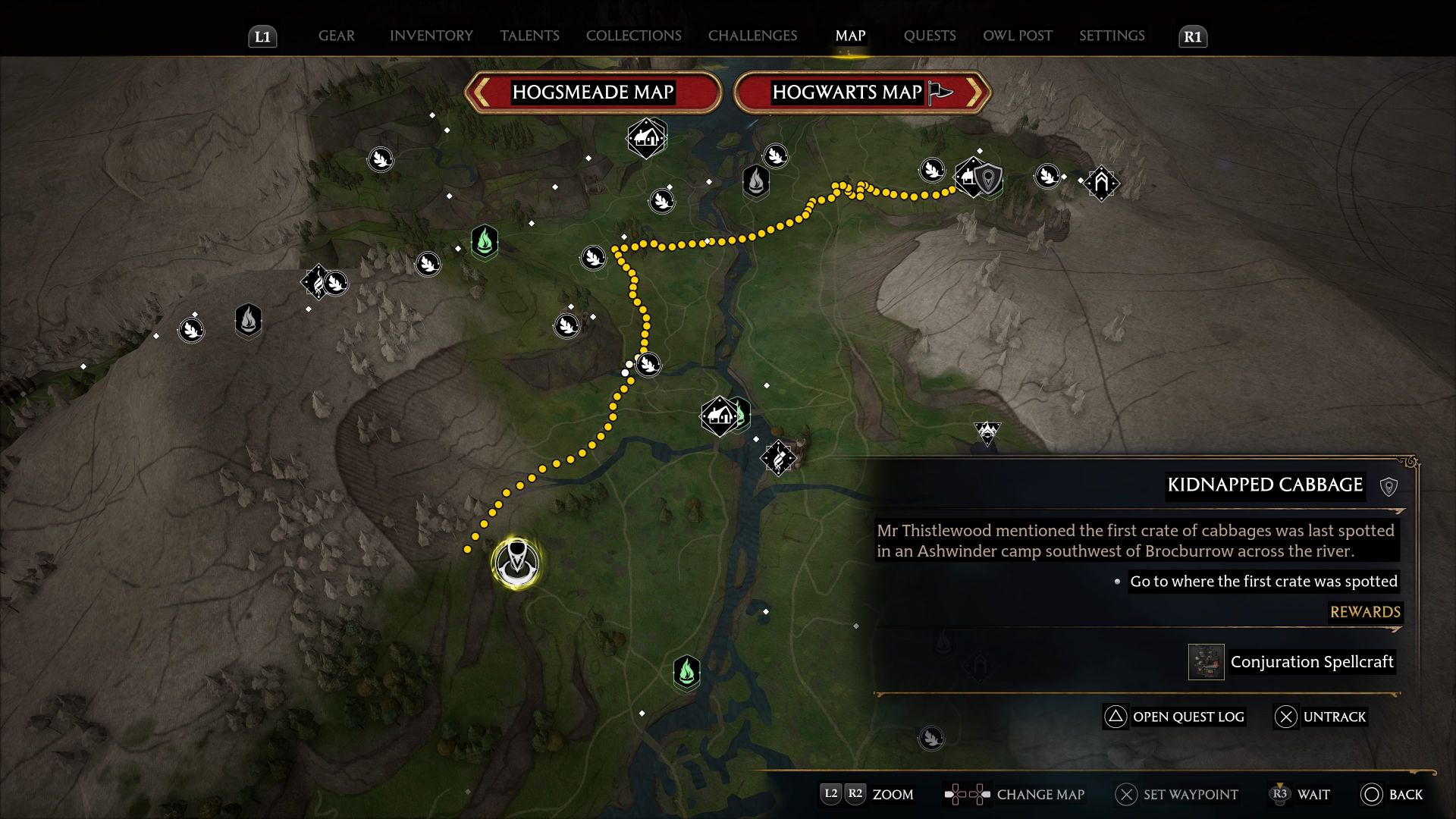This screenshot has width=1456, height=819.
Task: Switch to the Hogsmeade Map
Action: (x=592, y=93)
